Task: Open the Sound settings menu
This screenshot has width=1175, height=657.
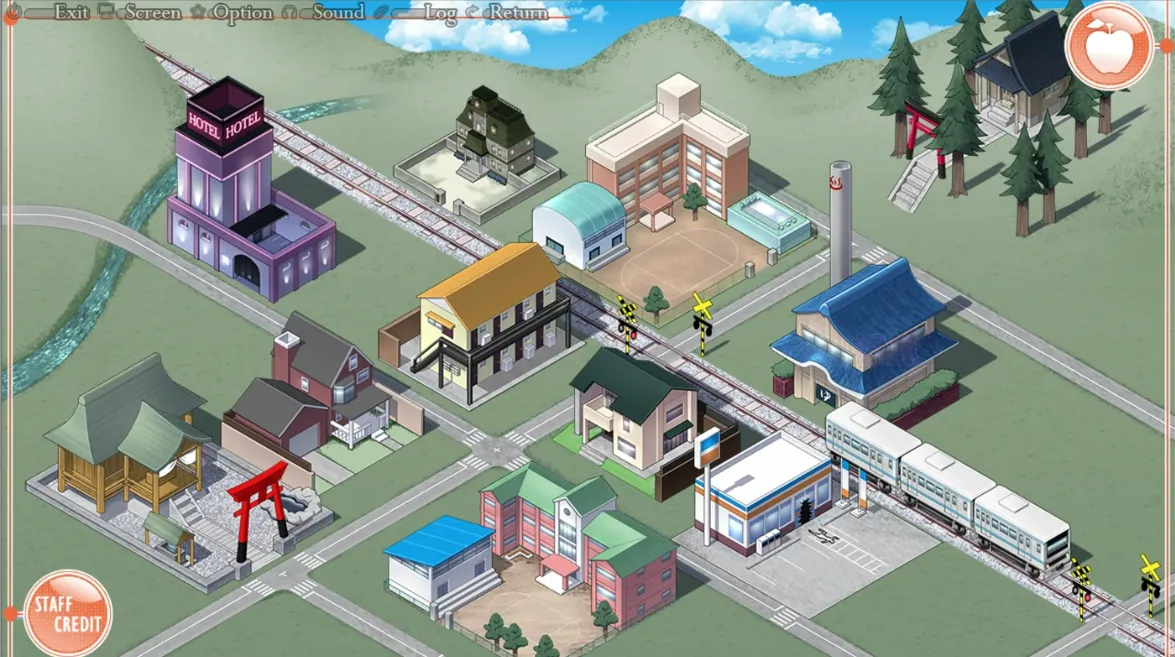Action: (337, 13)
